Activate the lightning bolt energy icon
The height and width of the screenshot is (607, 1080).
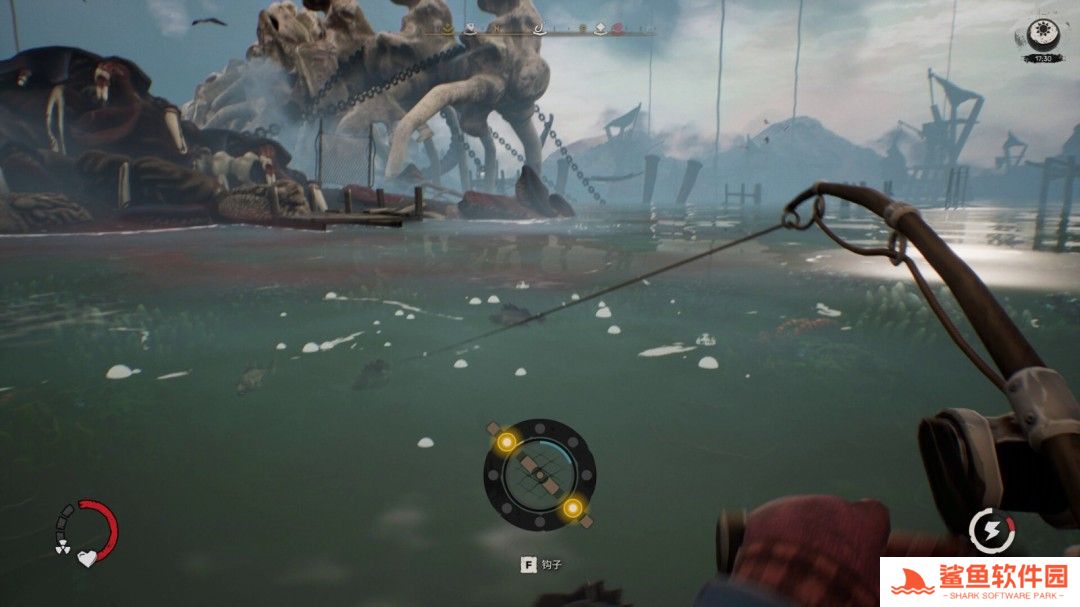991,529
